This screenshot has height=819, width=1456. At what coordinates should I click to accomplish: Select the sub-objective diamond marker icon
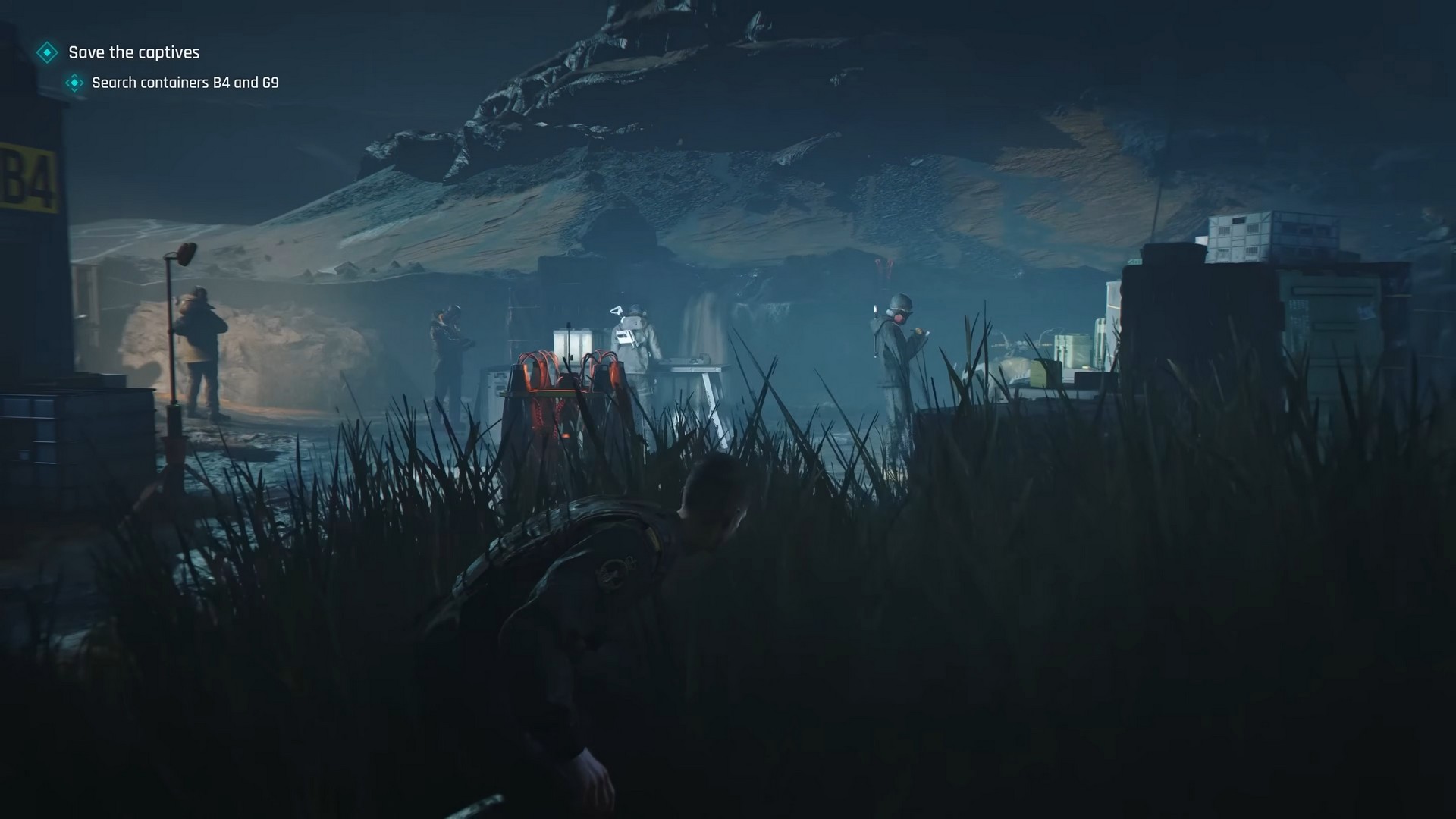point(74,83)
